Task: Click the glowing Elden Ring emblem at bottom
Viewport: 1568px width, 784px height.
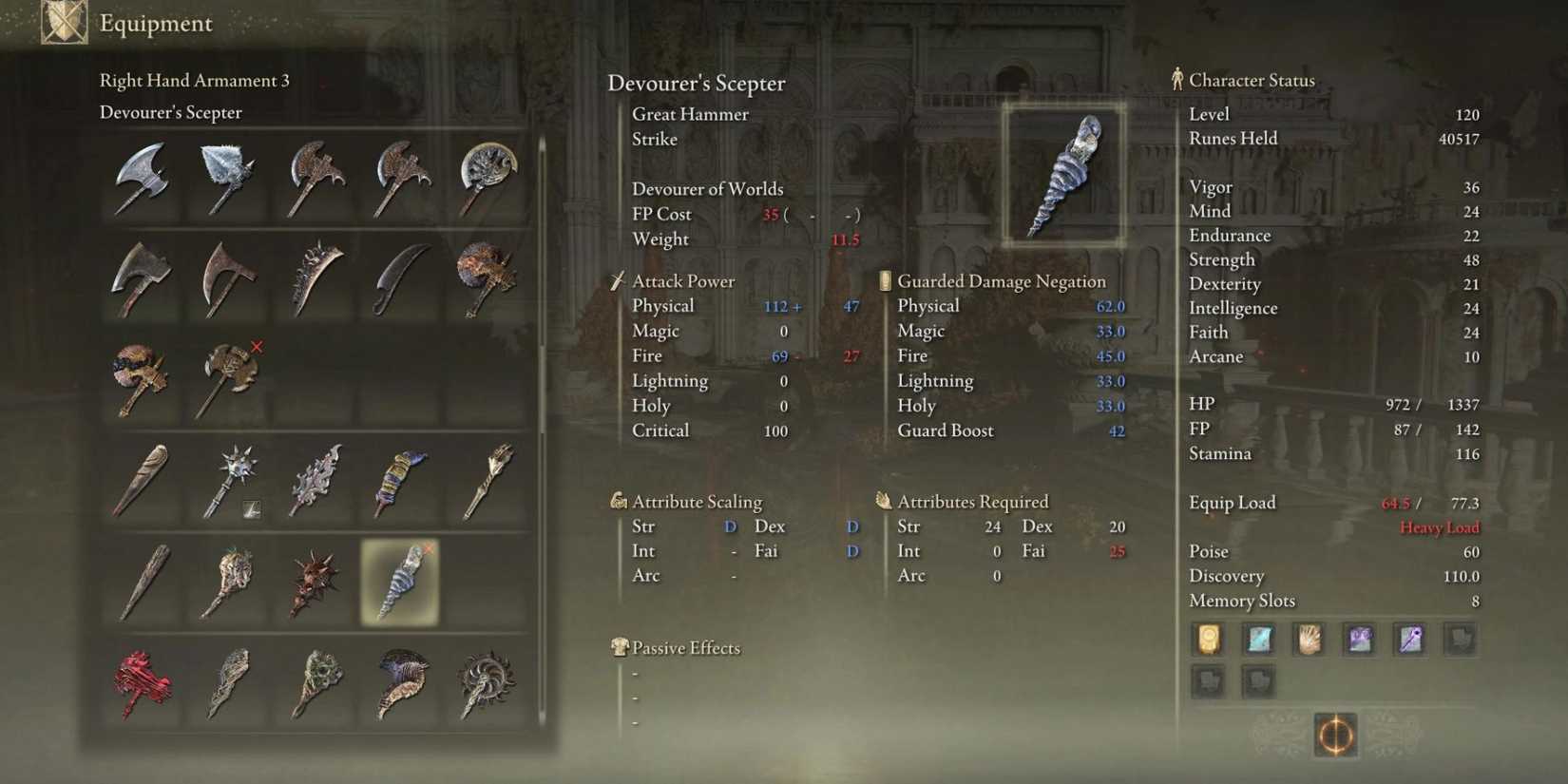Action: coord(1337,736)
